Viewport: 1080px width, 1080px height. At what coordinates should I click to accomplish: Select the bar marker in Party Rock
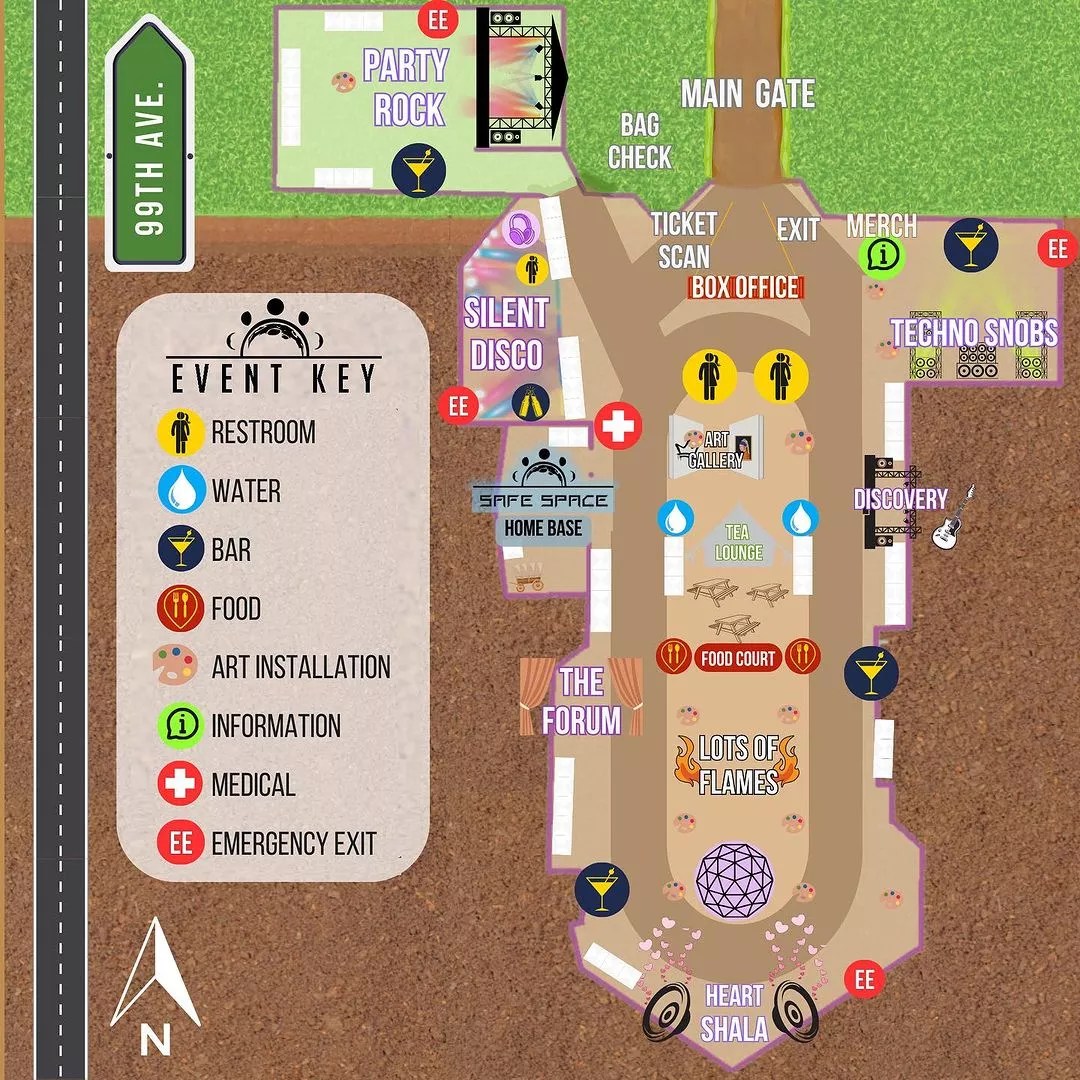413,169
